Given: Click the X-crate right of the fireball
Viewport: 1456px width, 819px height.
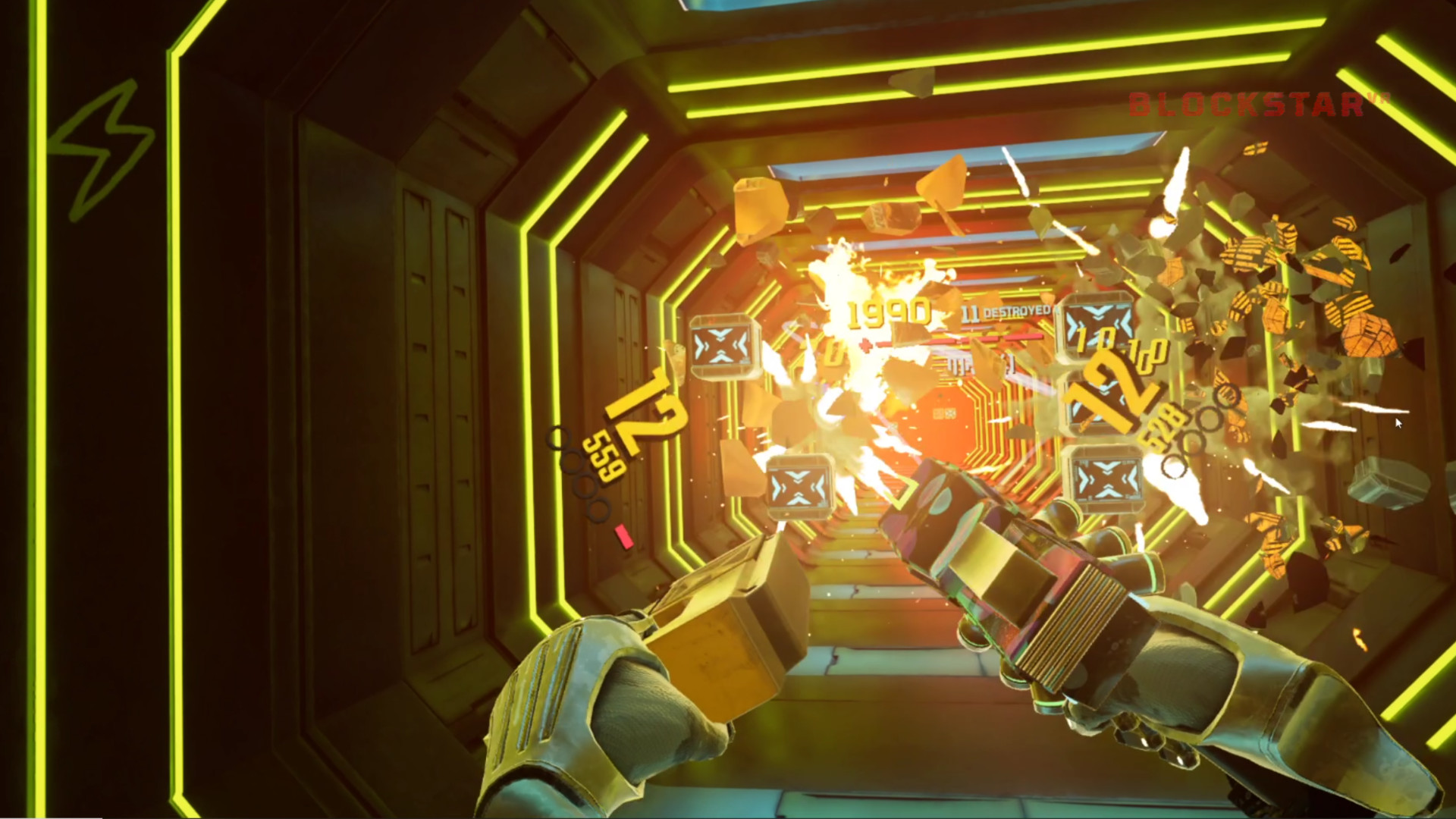Looking at the screenshot, I should coord(1104,482).
